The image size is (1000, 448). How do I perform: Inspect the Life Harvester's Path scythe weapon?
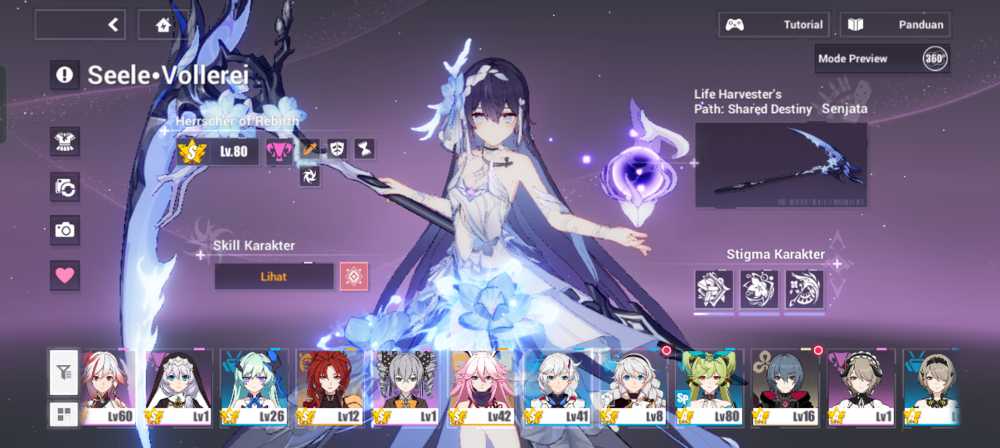[781, 165]
